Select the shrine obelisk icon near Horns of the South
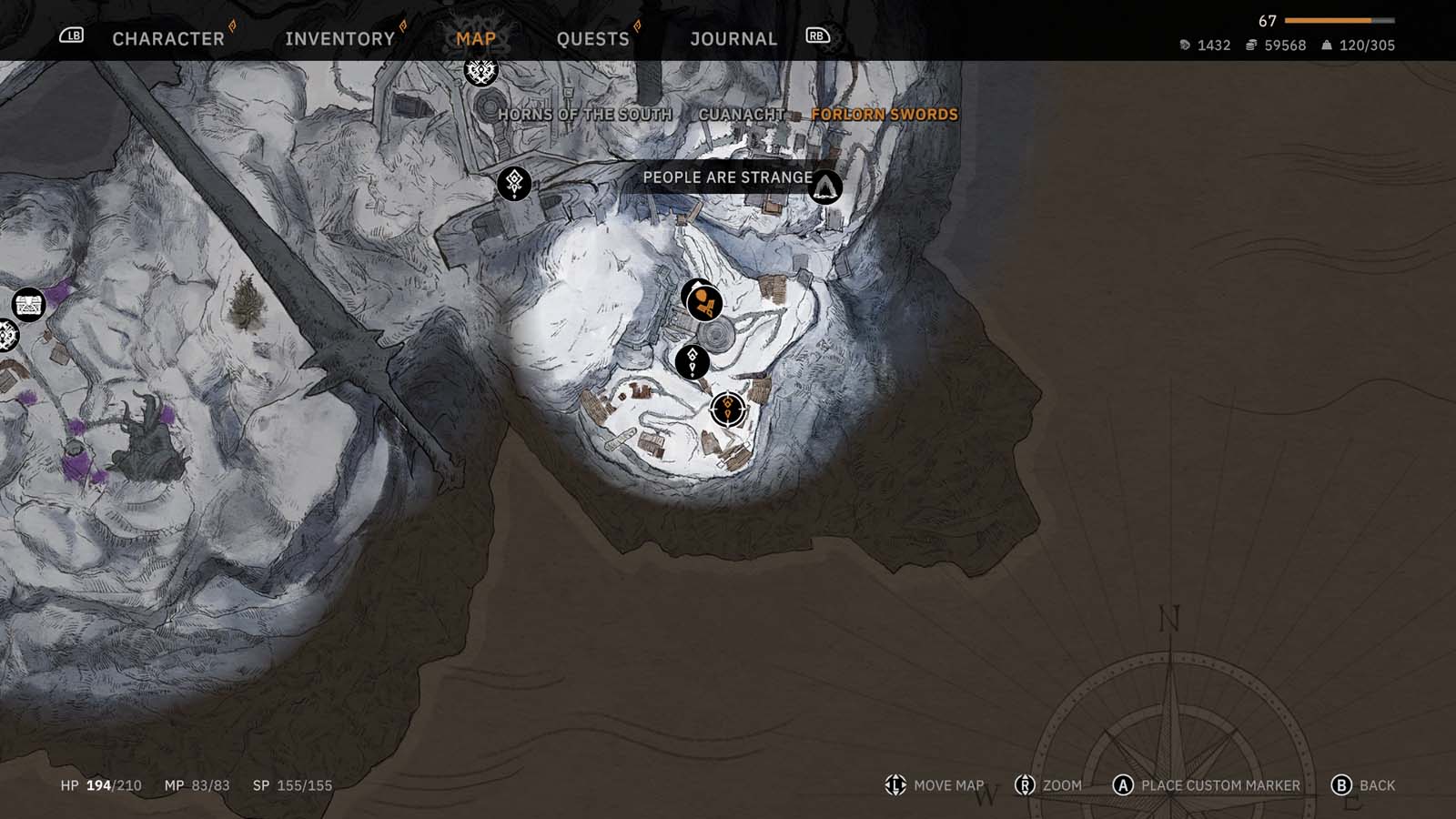The width and height of the screenshot is (1456, 819). pos(513,182)
